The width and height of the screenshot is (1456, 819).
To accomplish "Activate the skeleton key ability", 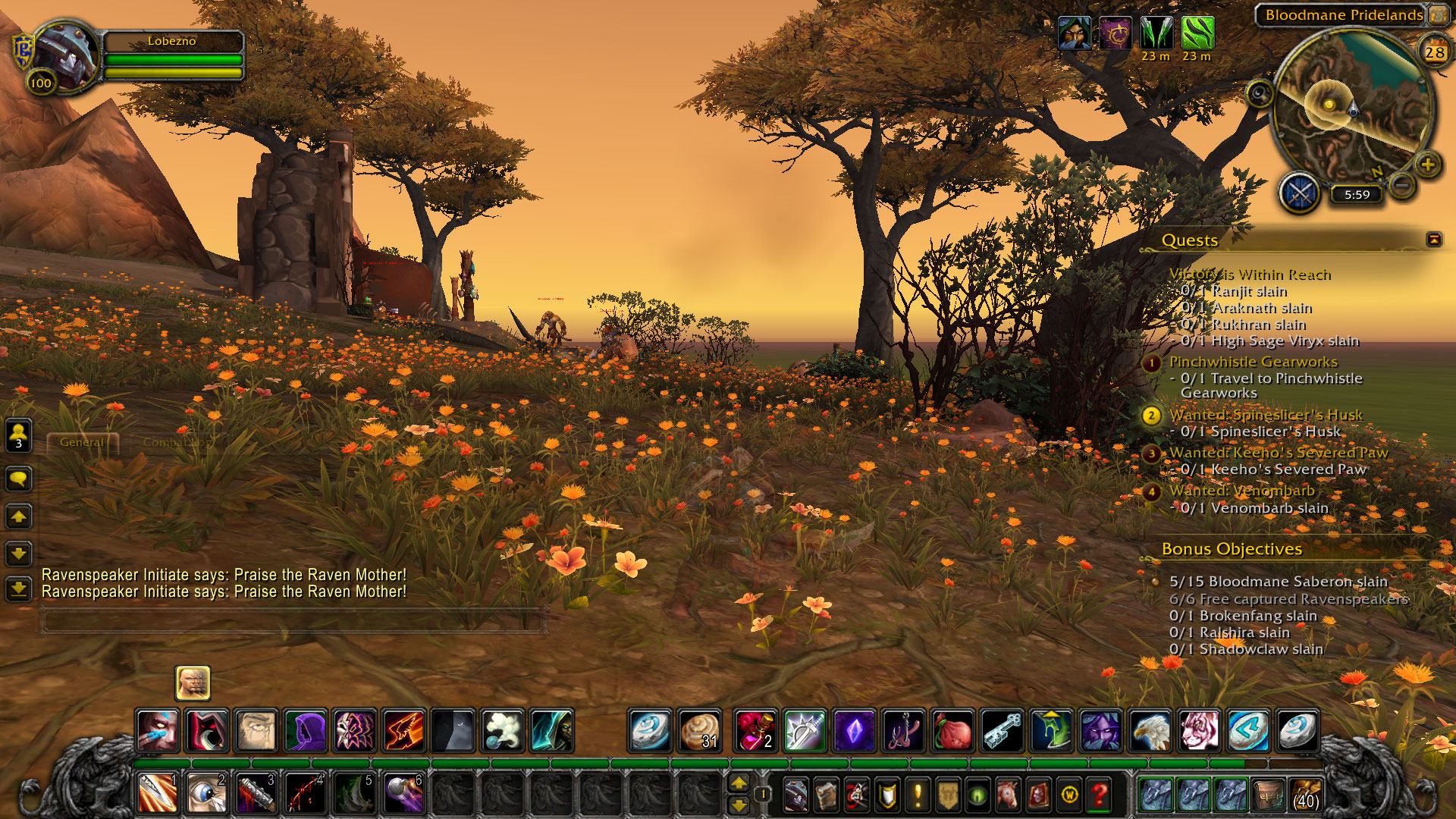I will [1002, 730].
